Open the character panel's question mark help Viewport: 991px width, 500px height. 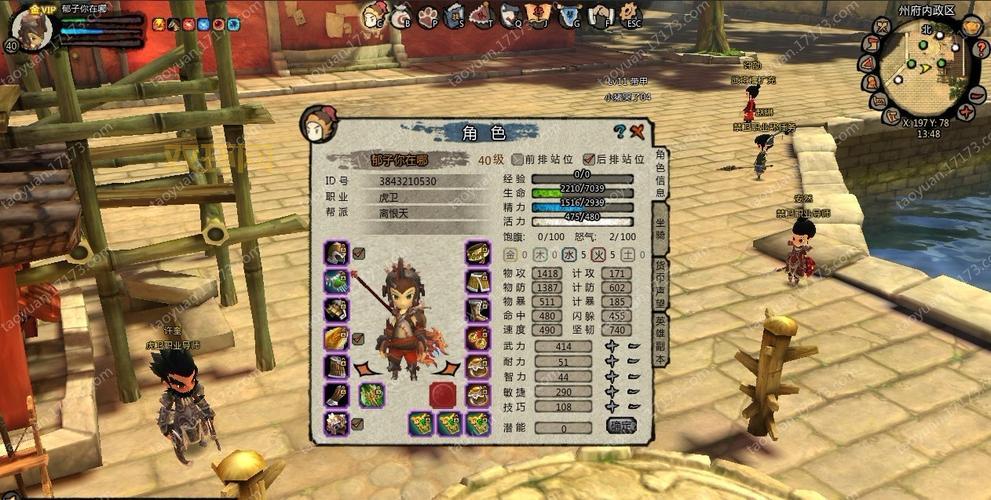(619, 131)
